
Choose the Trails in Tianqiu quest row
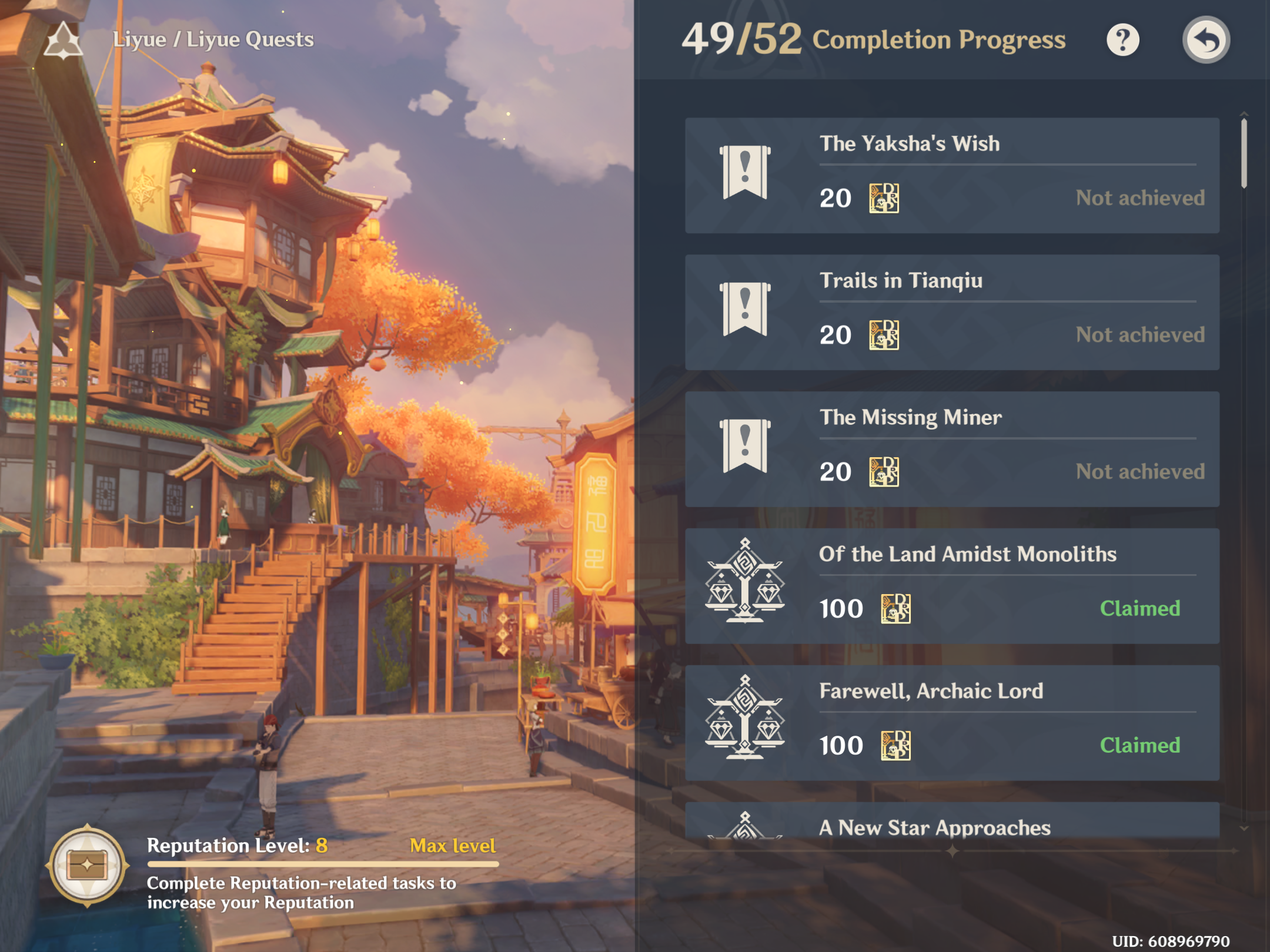(951, 312)
